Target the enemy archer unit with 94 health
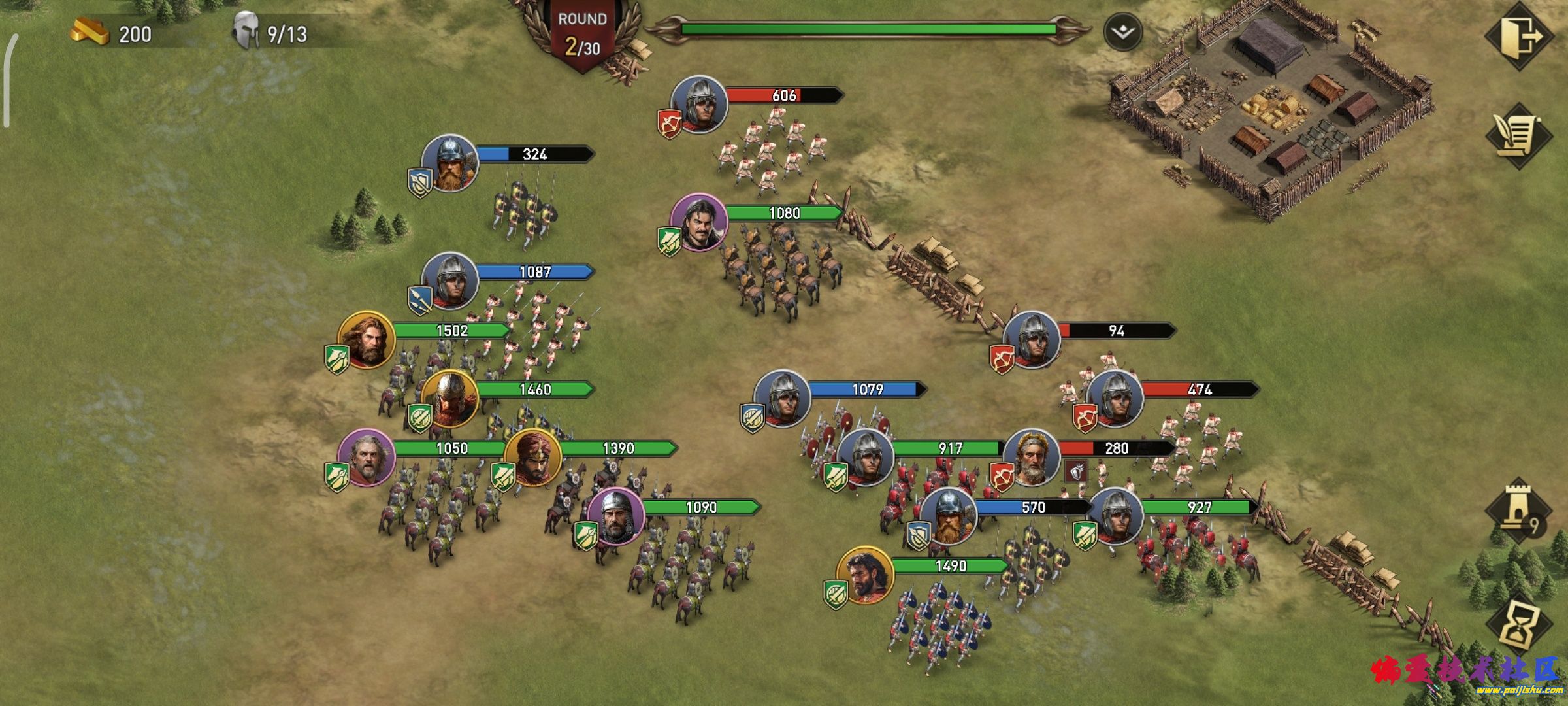 click(1032, 340)
